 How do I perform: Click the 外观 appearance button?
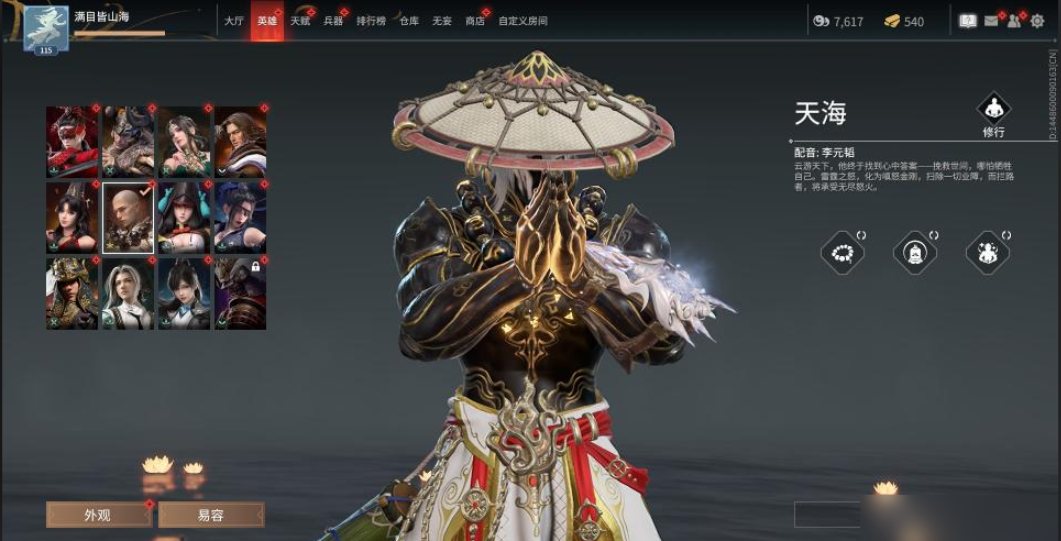click(x=97, y=515)
